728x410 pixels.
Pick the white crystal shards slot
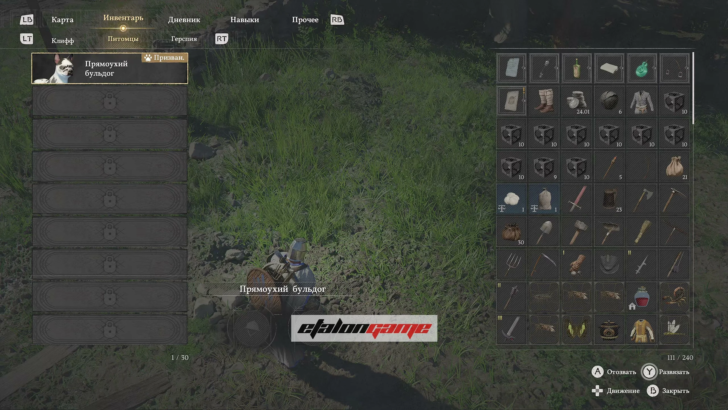point(675,328)
